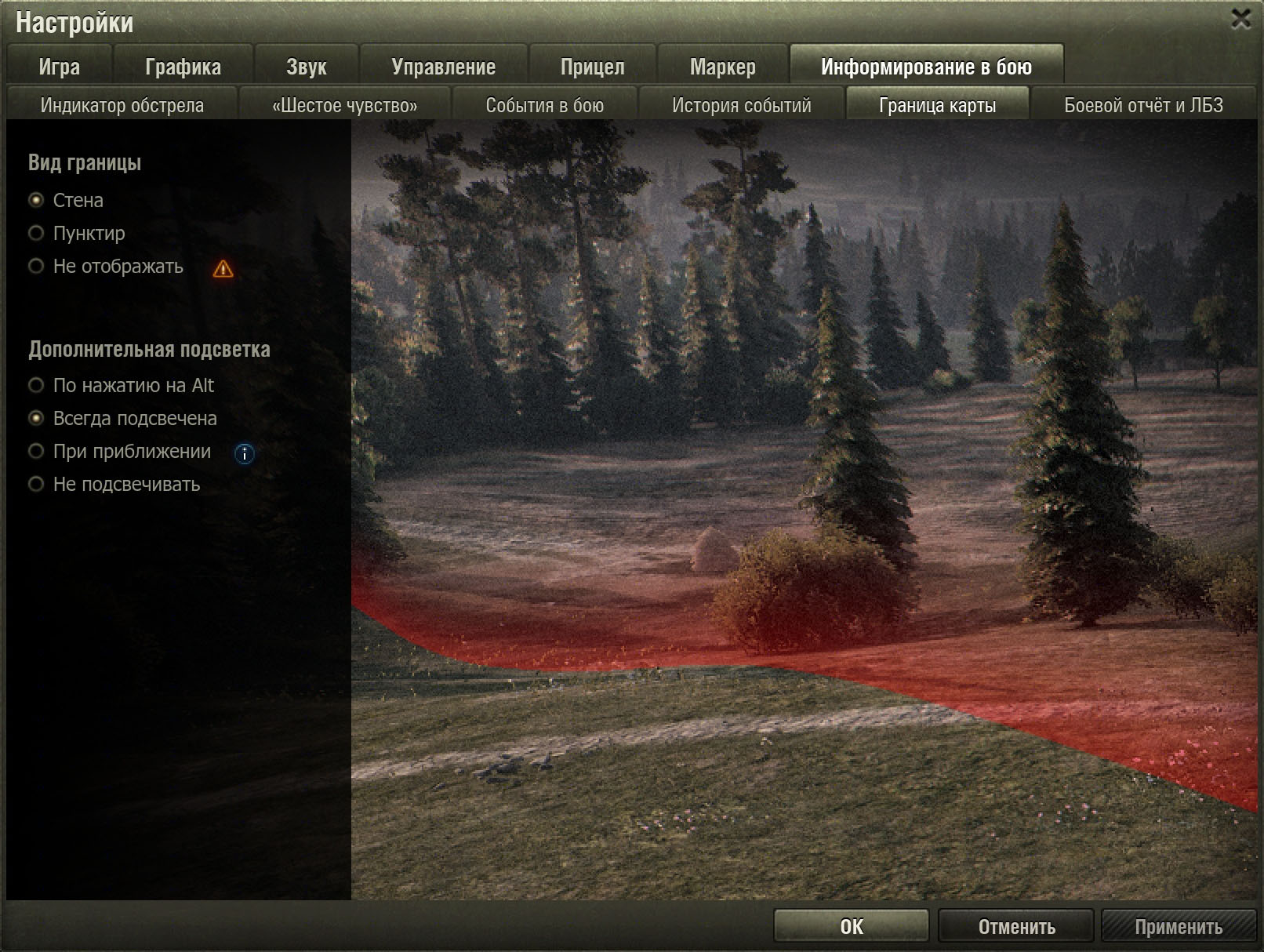Choose the Пунктир border style
The width and height of the screenshot is (1264, 952).
tap(36, 233)
